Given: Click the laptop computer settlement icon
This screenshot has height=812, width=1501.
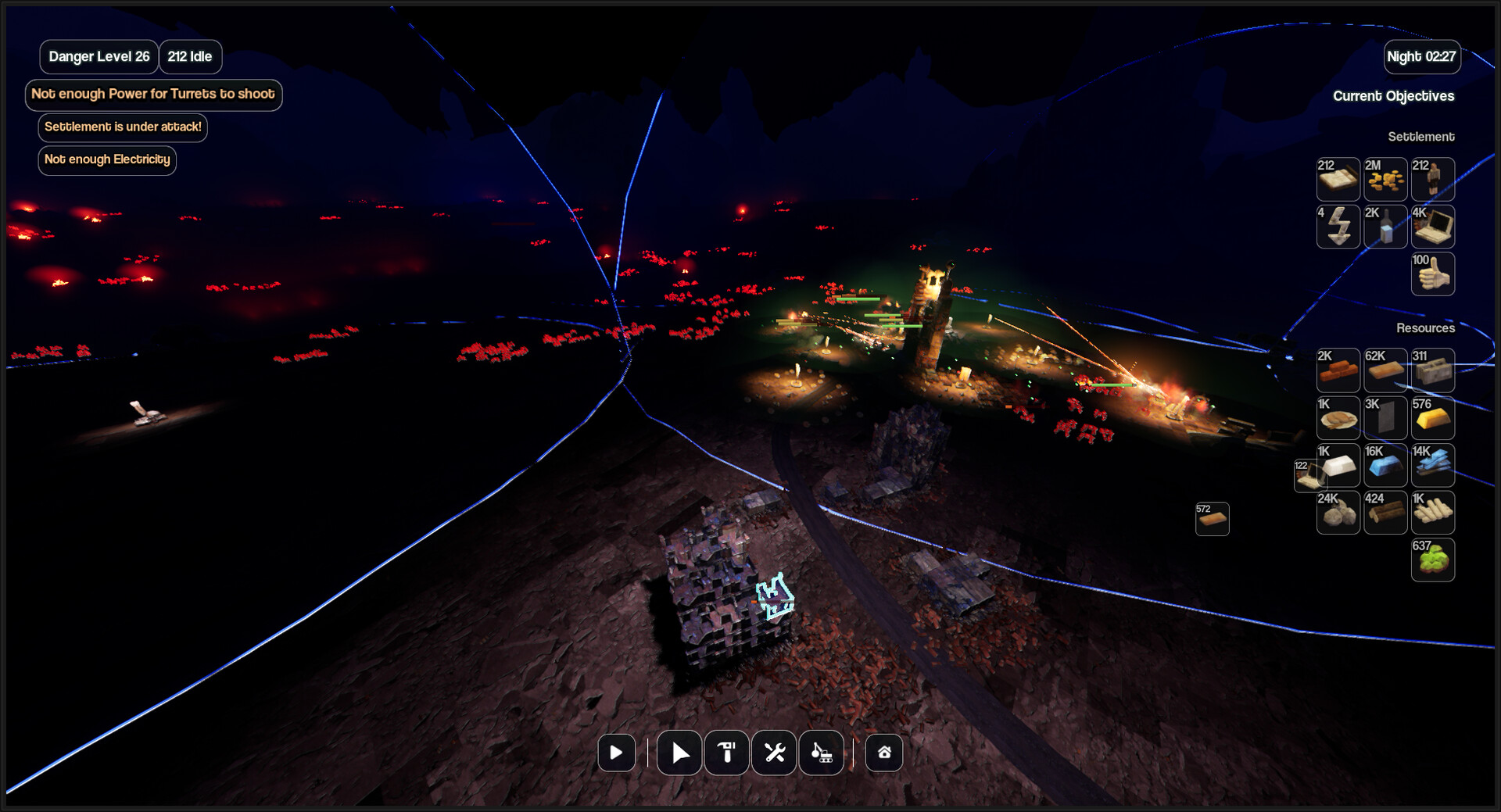Looking at the screenshot, I should point(1432,227).
